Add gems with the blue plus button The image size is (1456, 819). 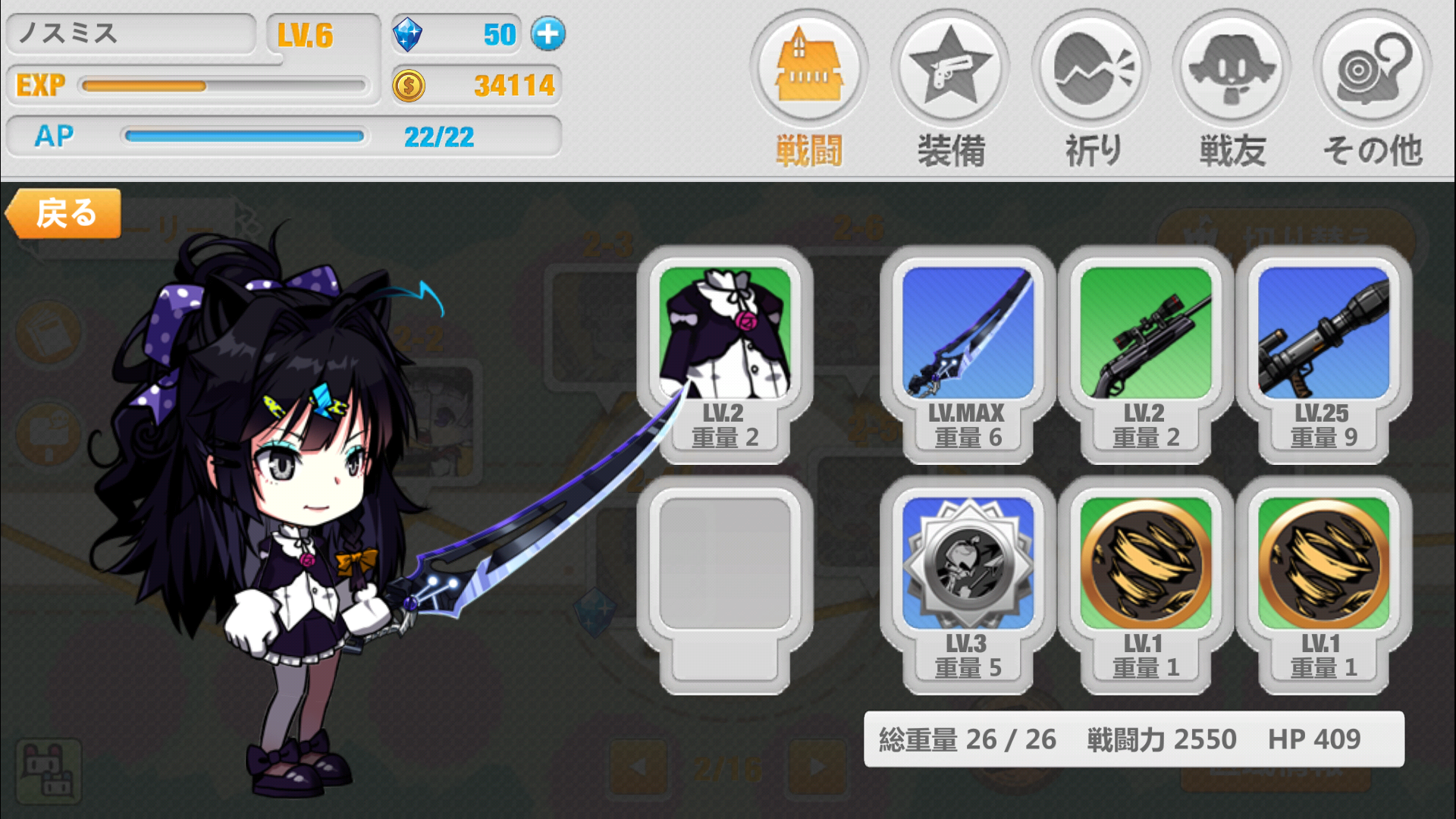click(x=548, y=34)
